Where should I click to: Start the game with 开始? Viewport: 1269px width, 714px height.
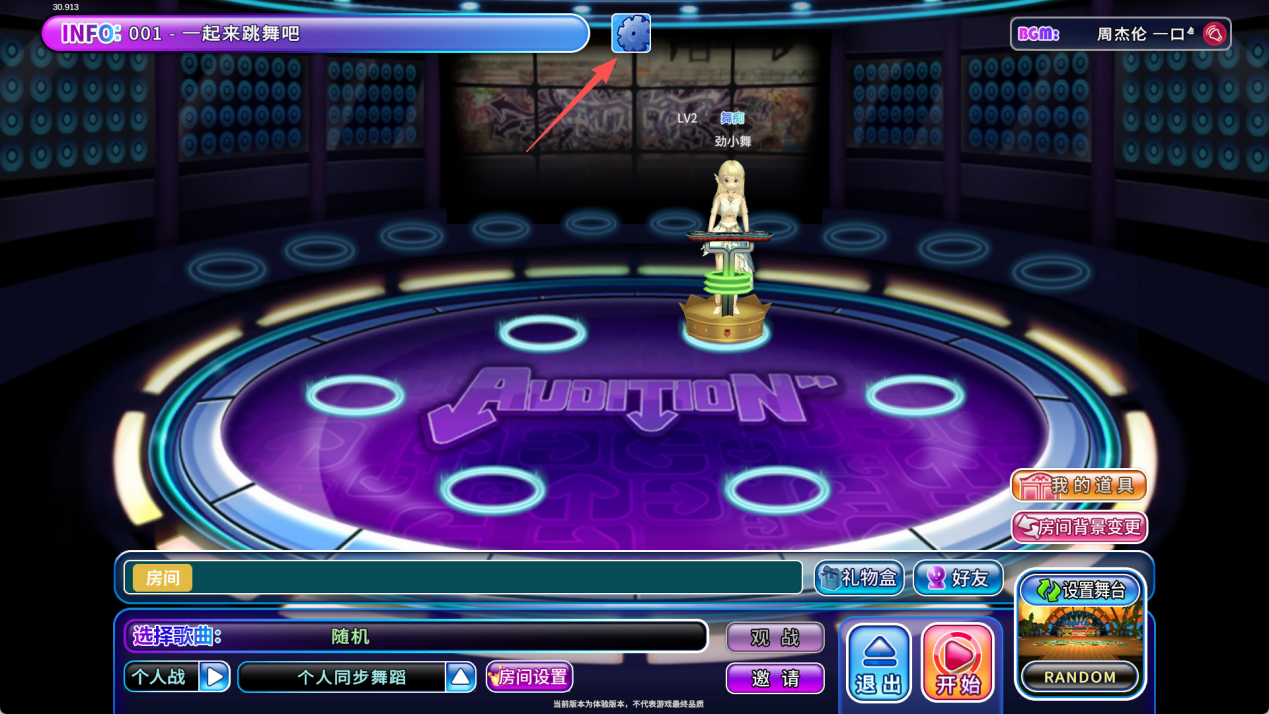(x=957, y=663)
